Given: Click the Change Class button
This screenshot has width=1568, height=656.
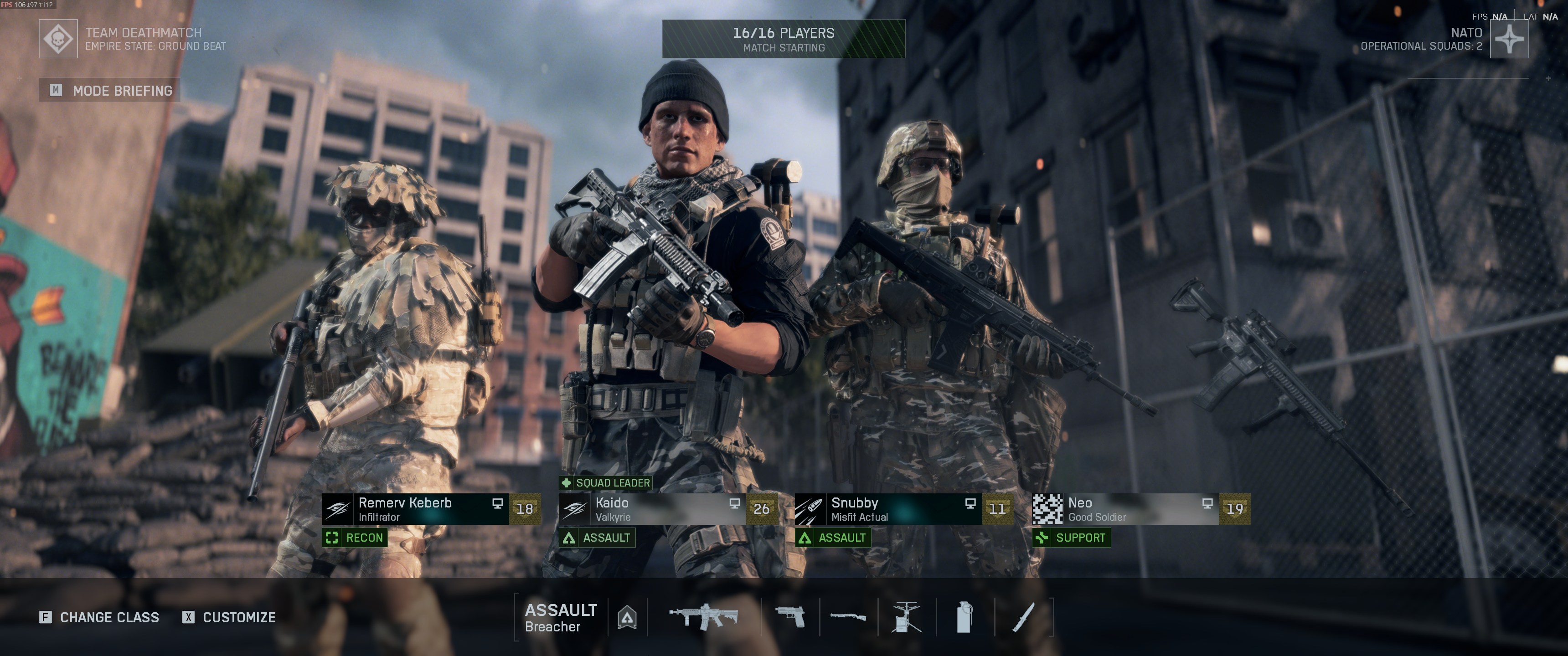Looking at the screenshot, I should click(x=100, y=617).
